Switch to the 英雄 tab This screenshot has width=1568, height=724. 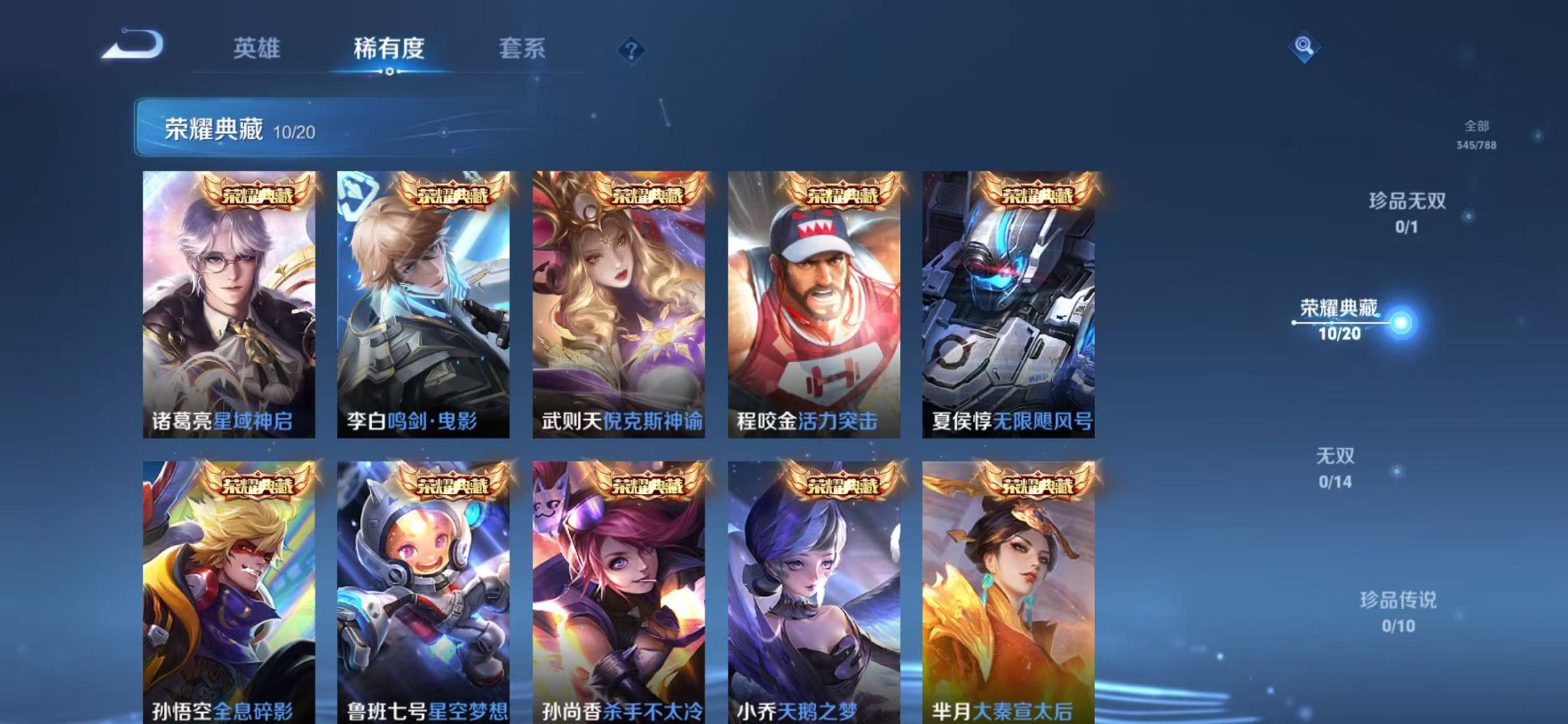click(x=256, y=45)
